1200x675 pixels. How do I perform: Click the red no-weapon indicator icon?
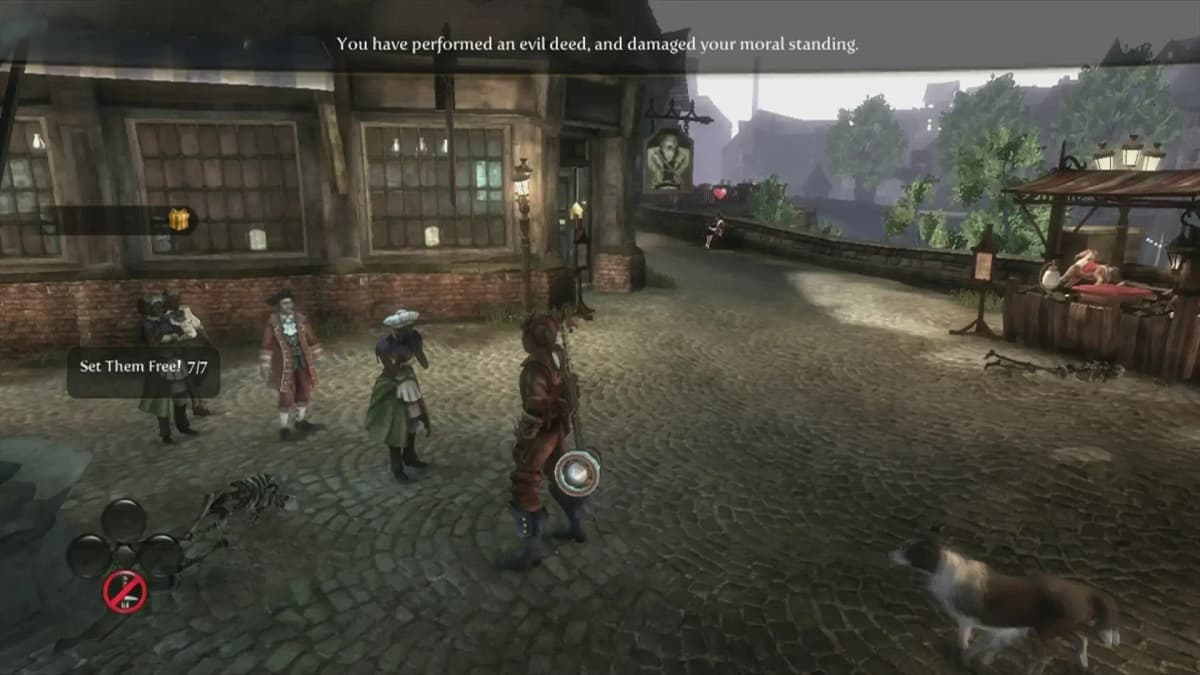pos(125,592)
